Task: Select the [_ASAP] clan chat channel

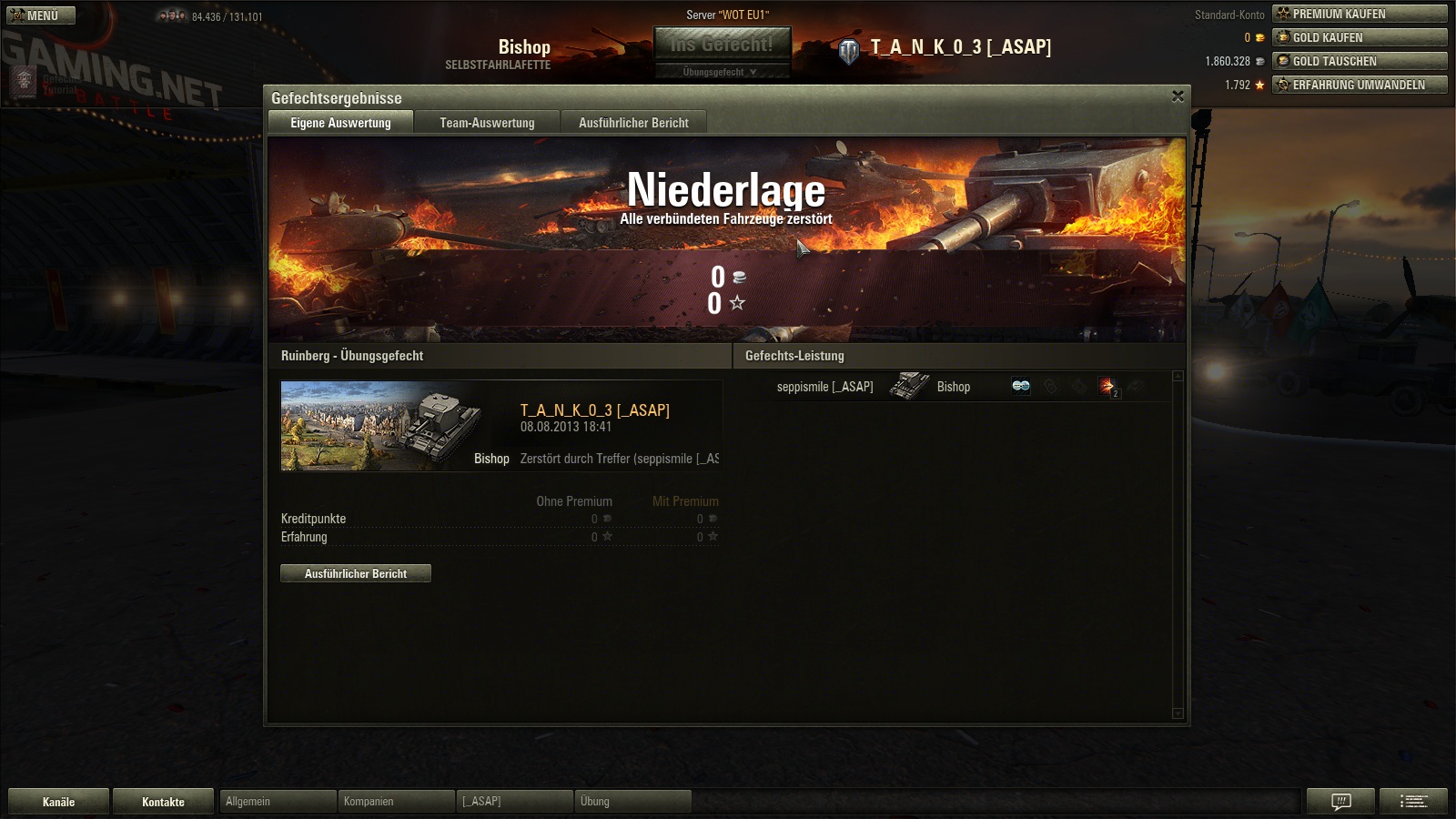Action: coord(514,802)
